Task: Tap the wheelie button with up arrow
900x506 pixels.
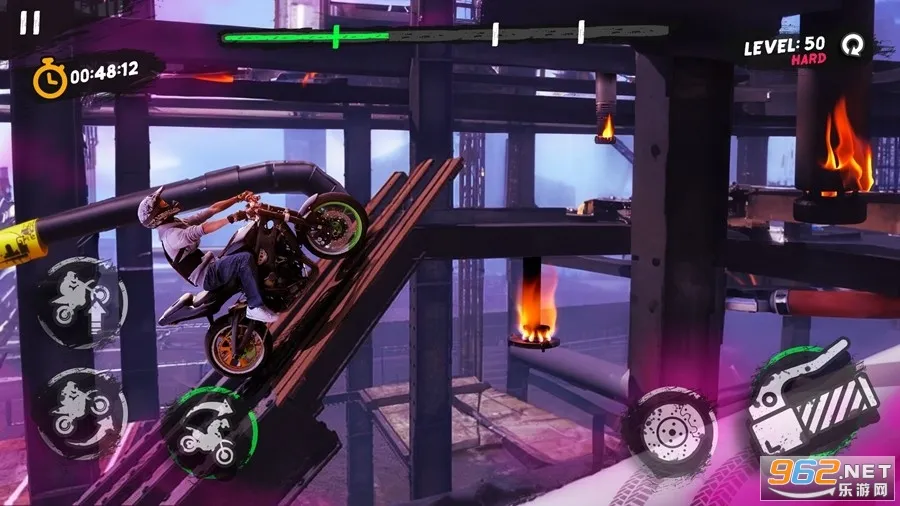Action: (x=82, y=301)
